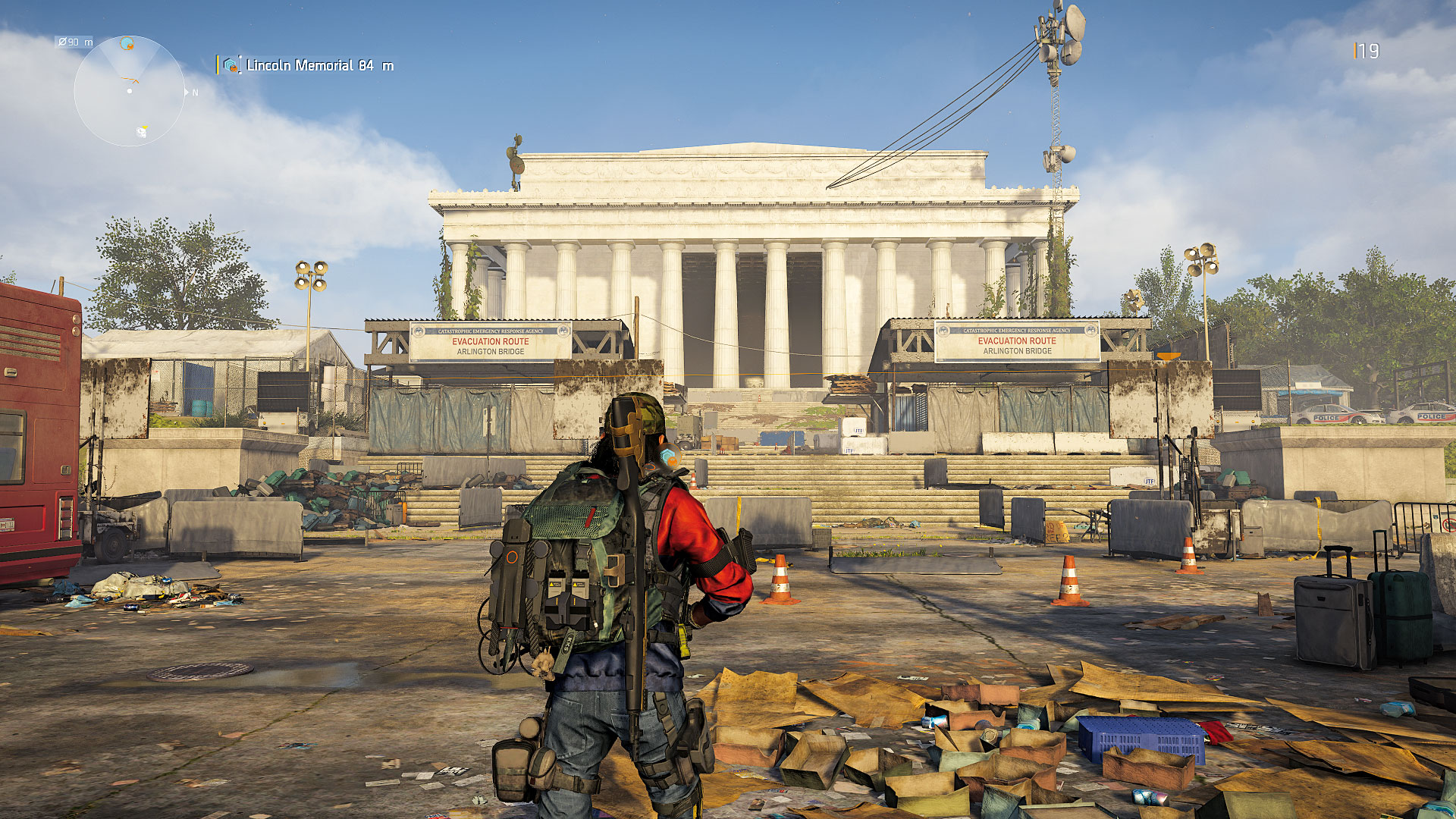Open the circular minimap

click(130, 91)
